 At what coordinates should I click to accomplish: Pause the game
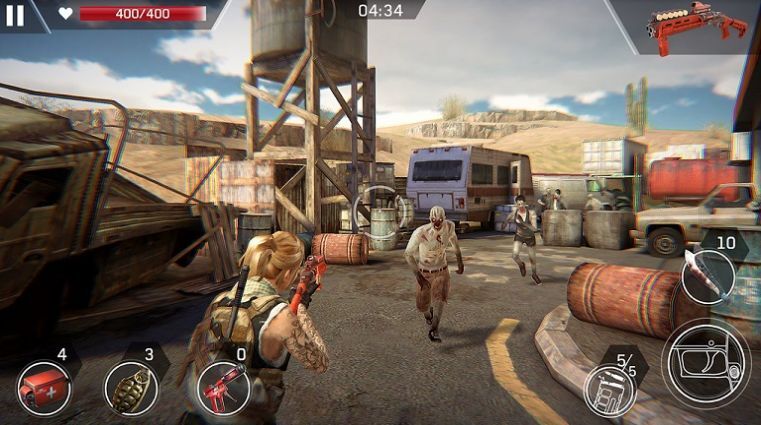[x=15, y=14]
